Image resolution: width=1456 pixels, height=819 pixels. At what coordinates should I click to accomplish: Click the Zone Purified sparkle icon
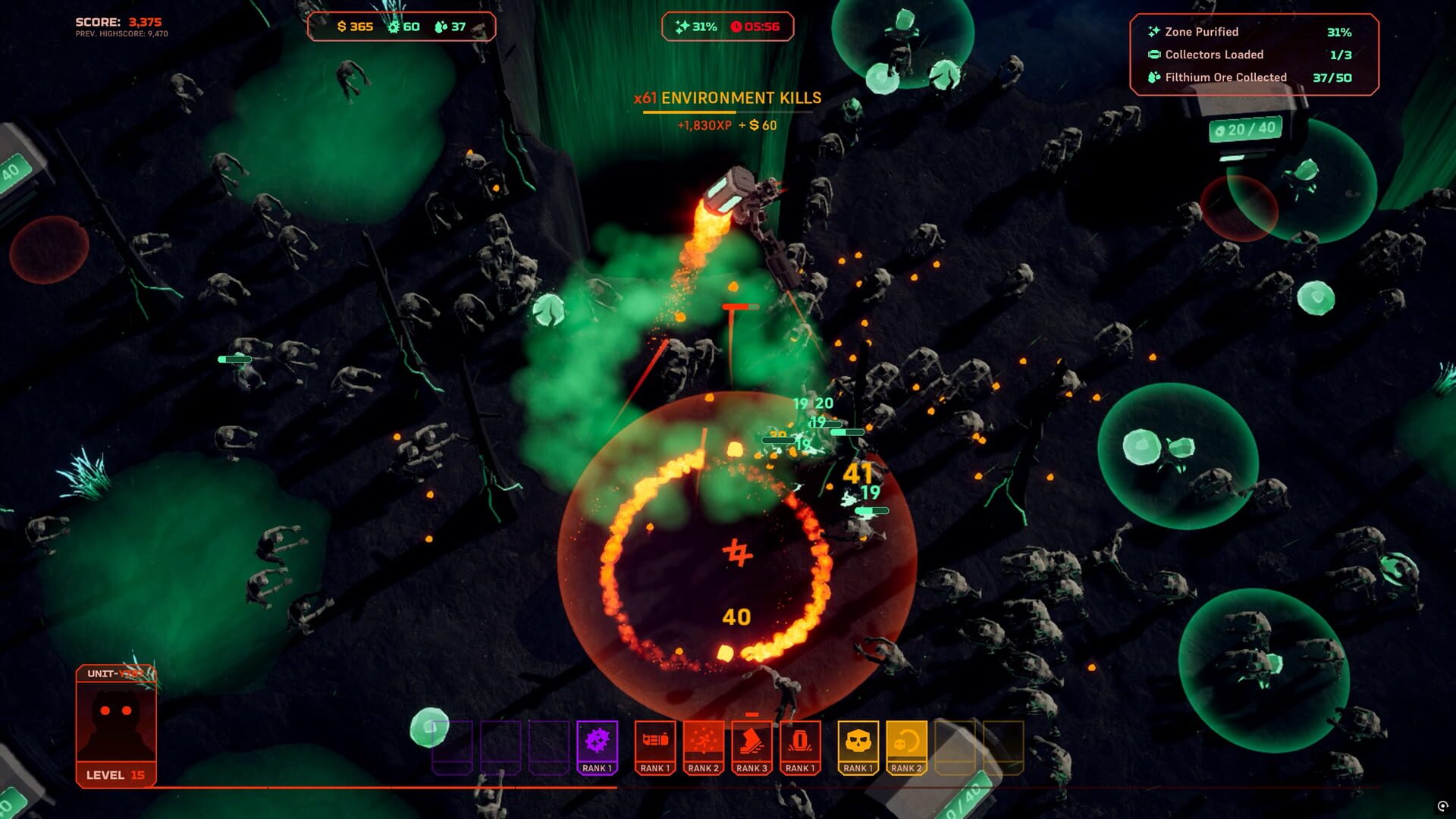pos(1154,33)
